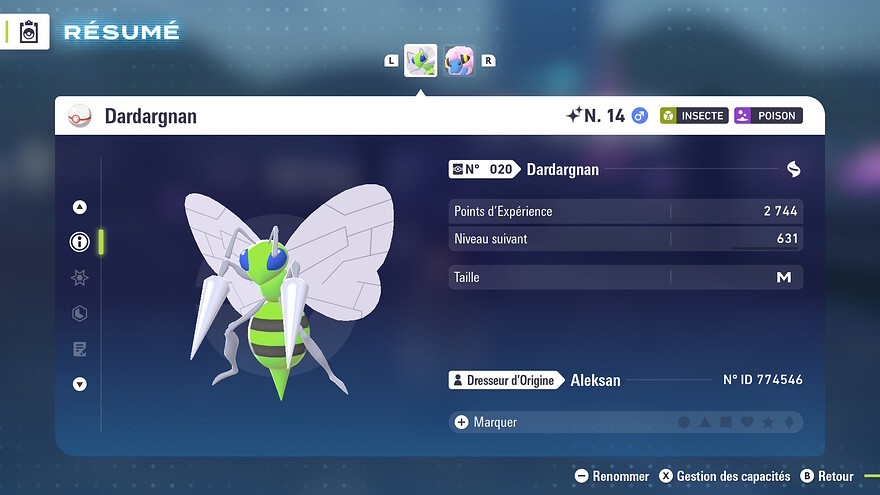Toggle the square marking
Image resolution: width=880 pixels, height=495 pixels.
(726, 423)
